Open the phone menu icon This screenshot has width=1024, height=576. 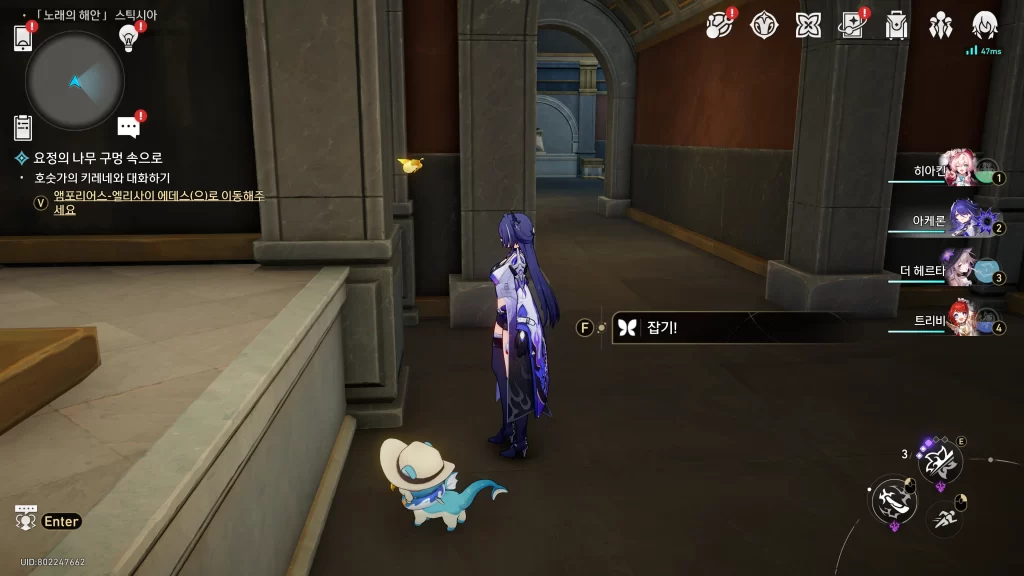coord(22,39)
